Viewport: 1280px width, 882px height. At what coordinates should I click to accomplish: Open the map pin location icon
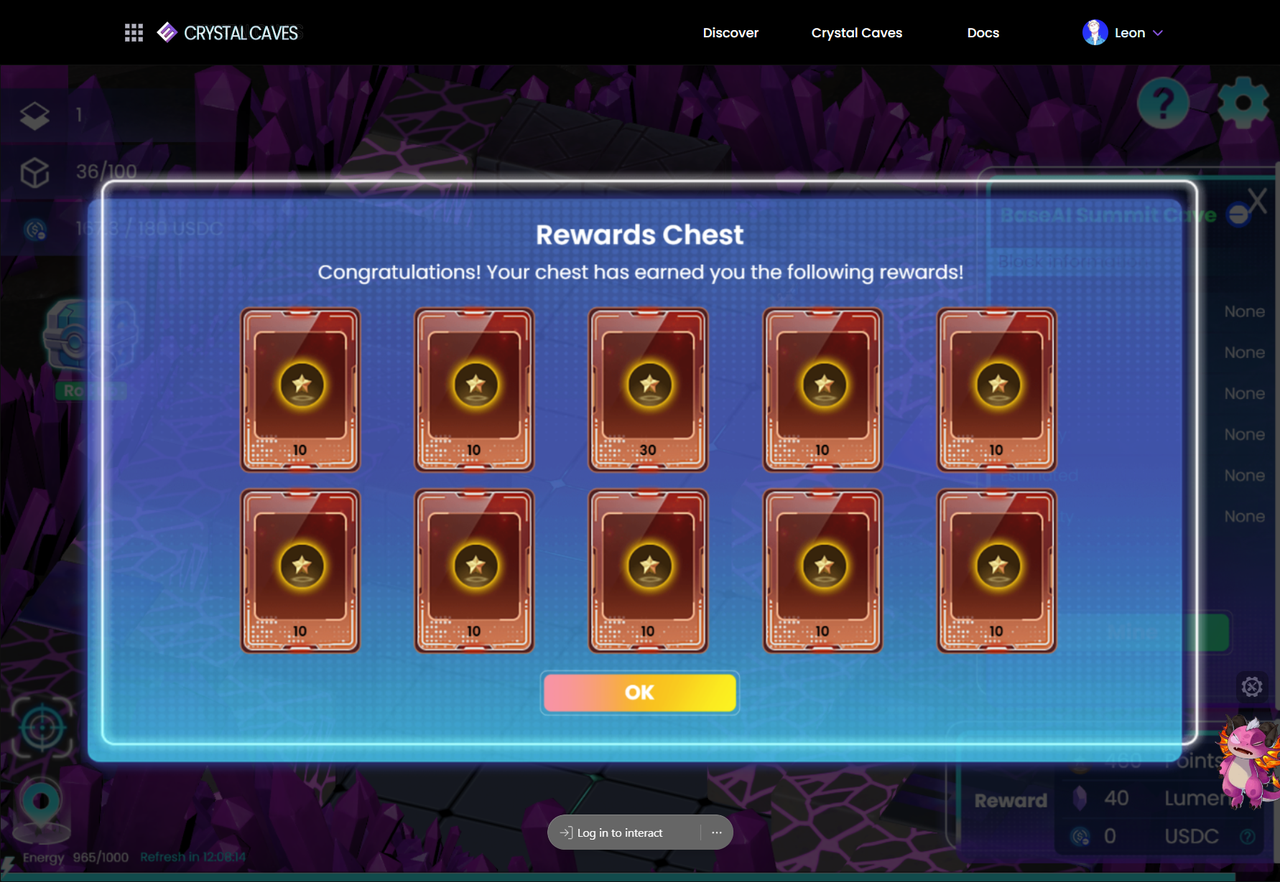pyautogui.click(x=41, y=801)
